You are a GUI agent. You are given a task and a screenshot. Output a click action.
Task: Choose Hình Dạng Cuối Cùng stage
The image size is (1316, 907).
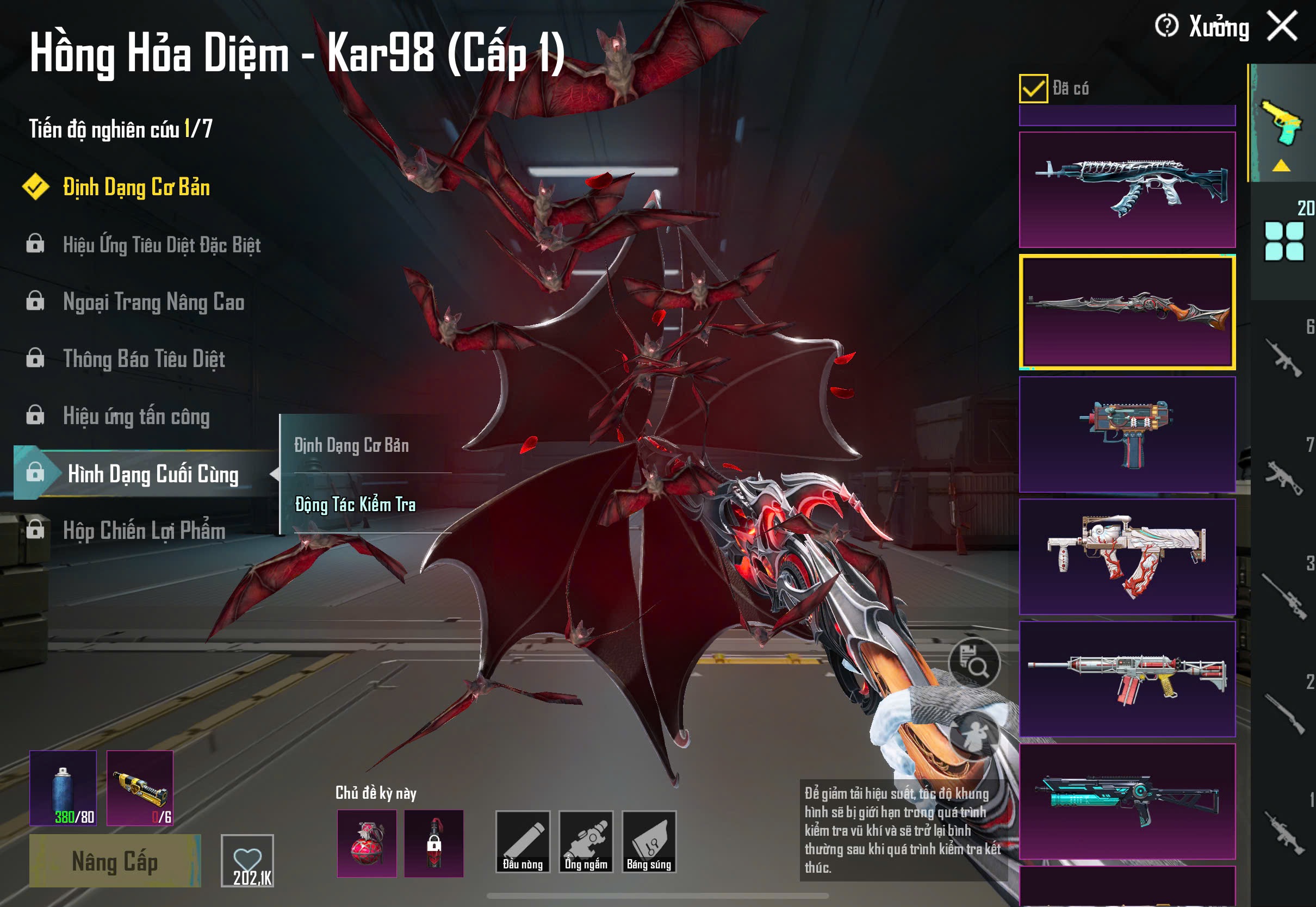[152, 474]
